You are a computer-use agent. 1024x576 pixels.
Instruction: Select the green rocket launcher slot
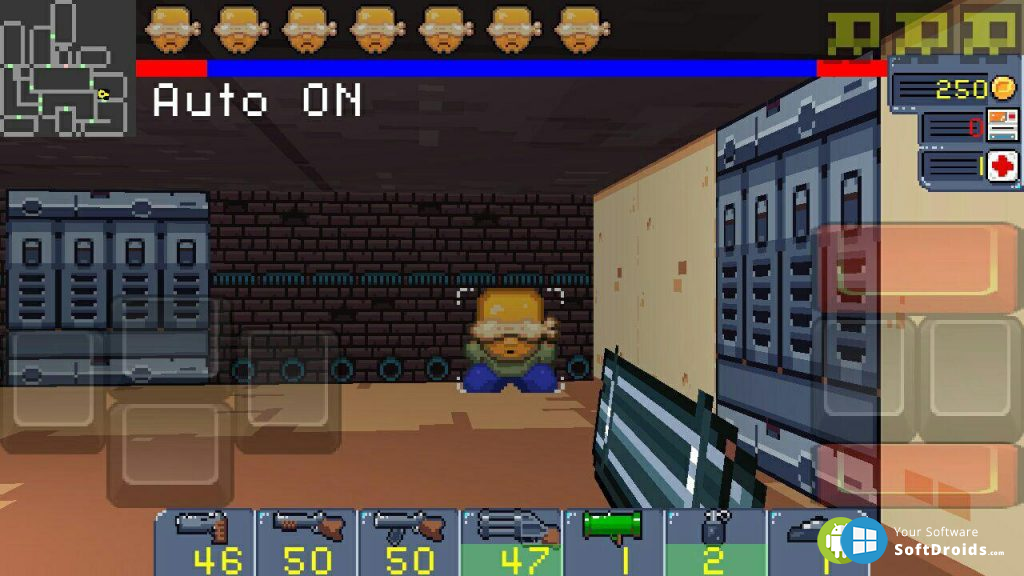613,542
